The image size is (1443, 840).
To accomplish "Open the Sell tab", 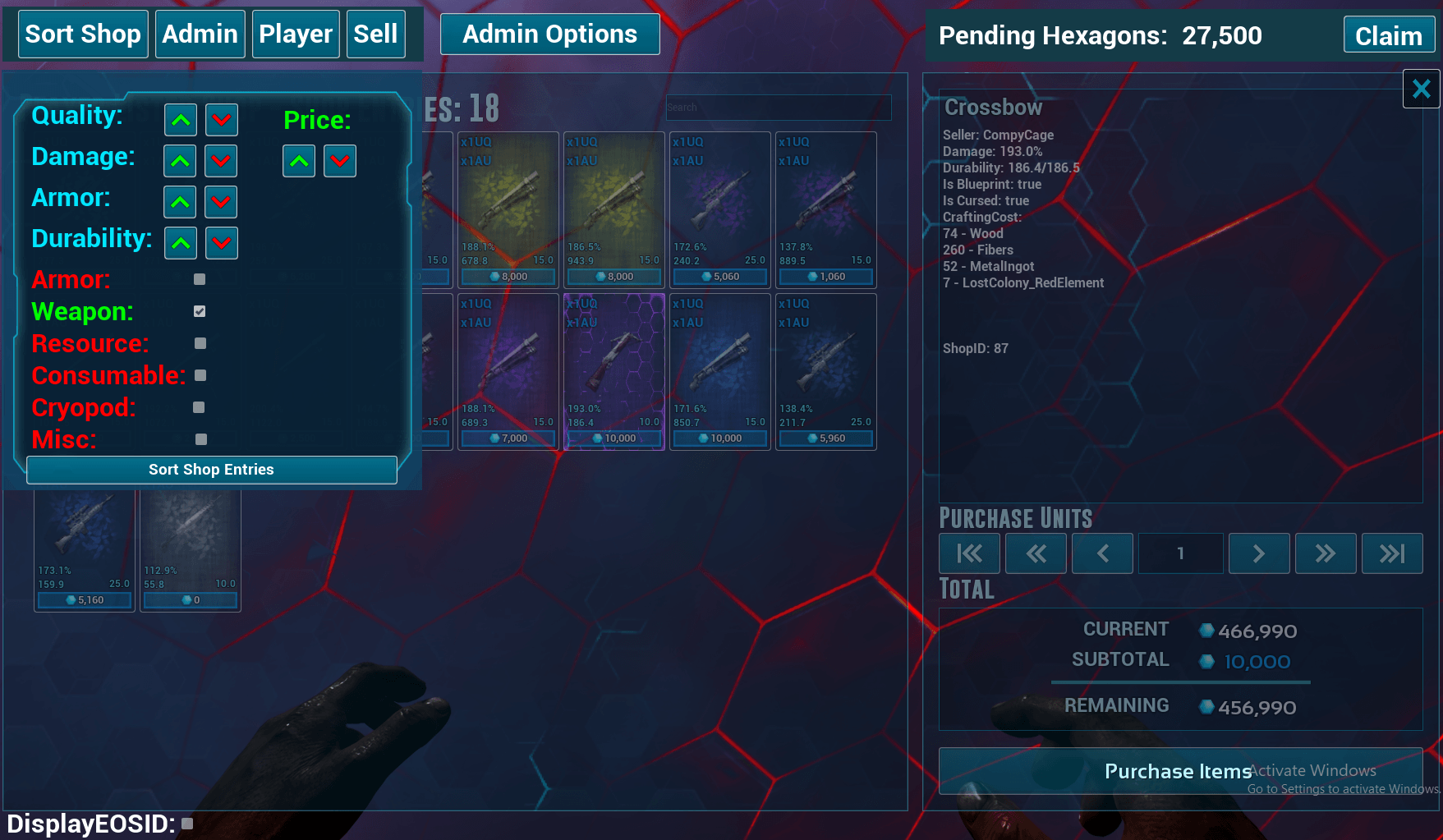I will coord(375,34).
